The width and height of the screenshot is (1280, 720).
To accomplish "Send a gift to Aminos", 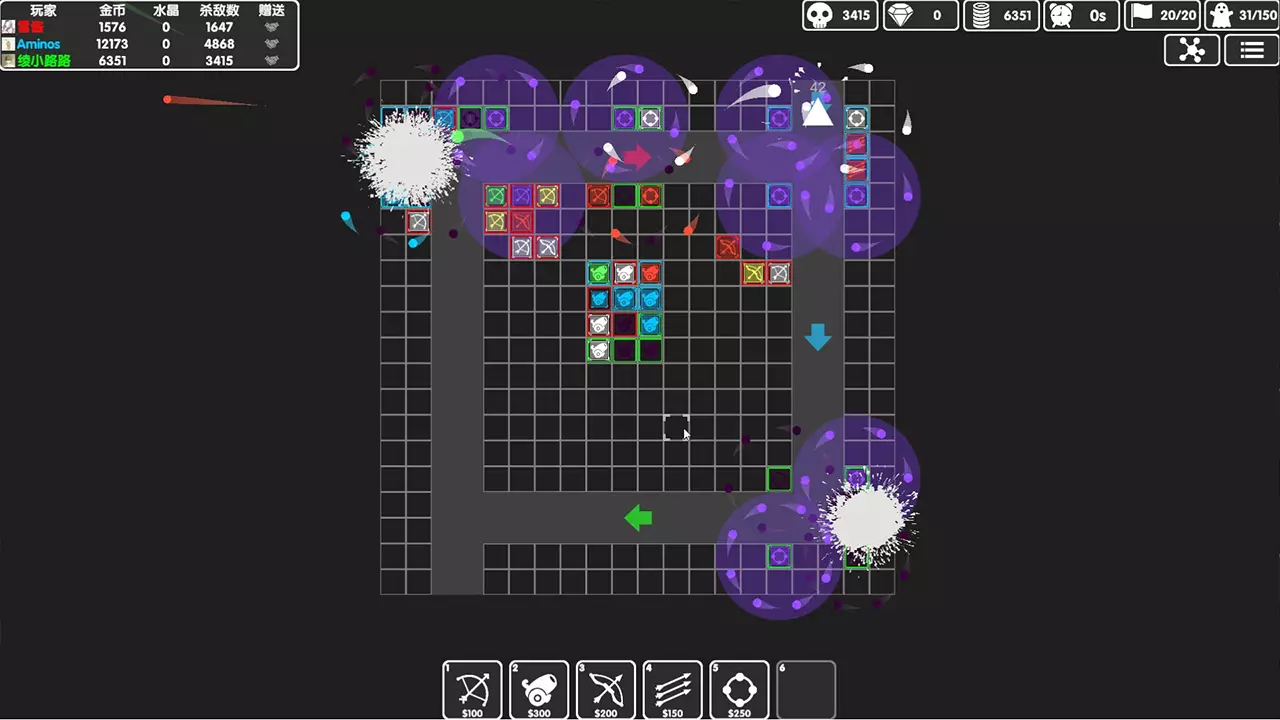I will (x=270, y=43).
